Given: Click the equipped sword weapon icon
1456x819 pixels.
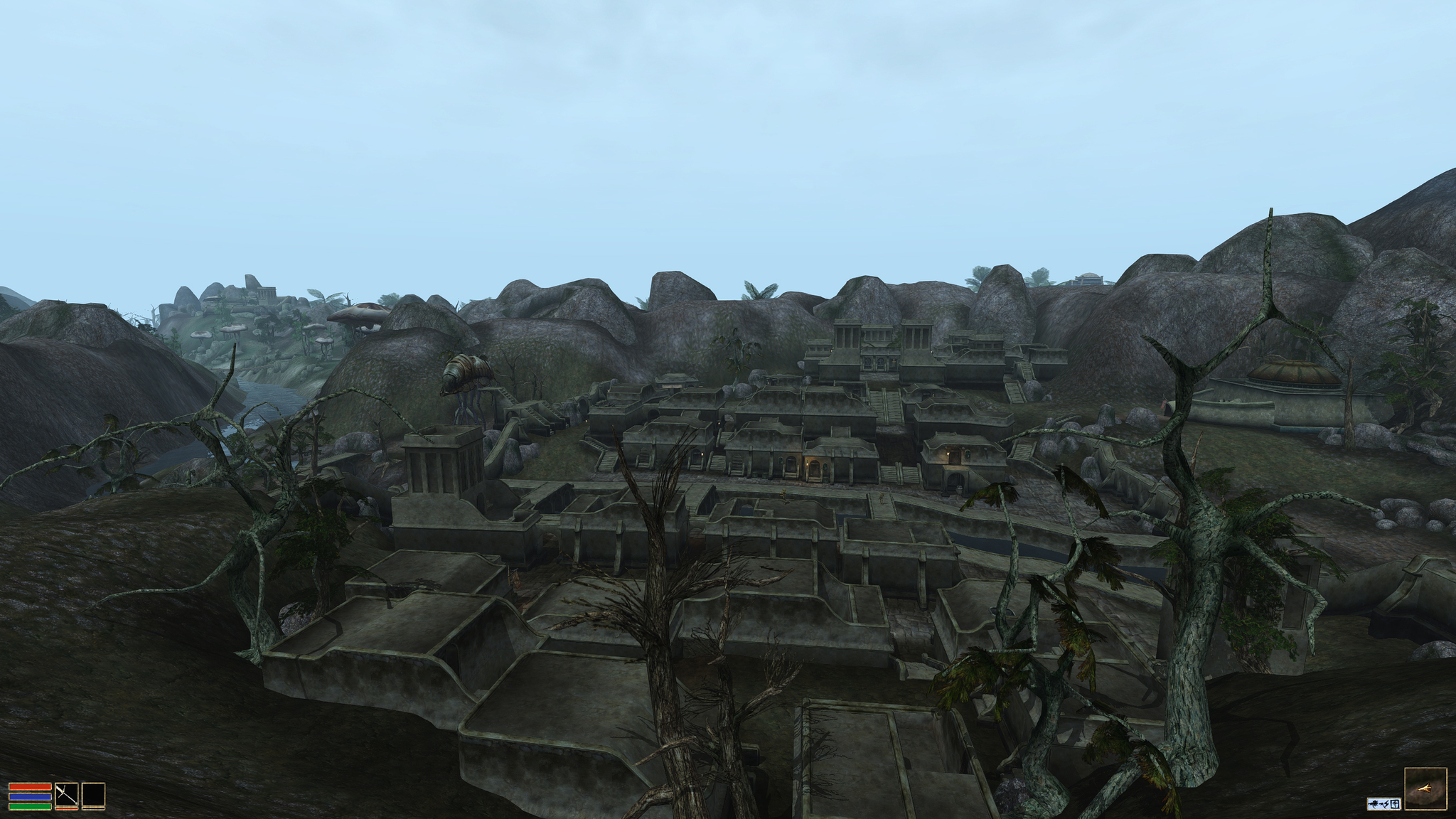Looking at the screenshot, I should tap(66, 795).
